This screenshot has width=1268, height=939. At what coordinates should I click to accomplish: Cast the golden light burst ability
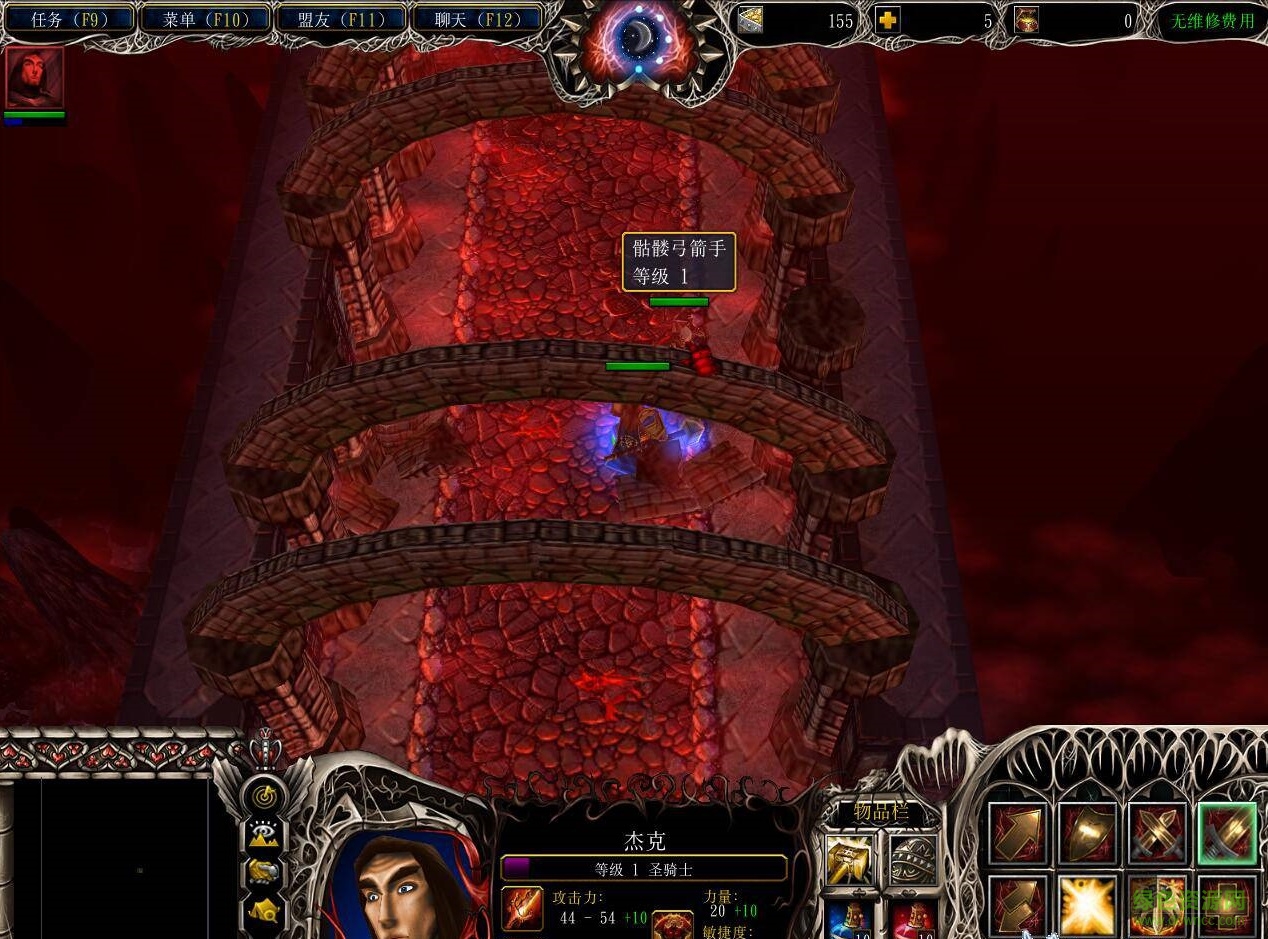(x=1088, y=903)
